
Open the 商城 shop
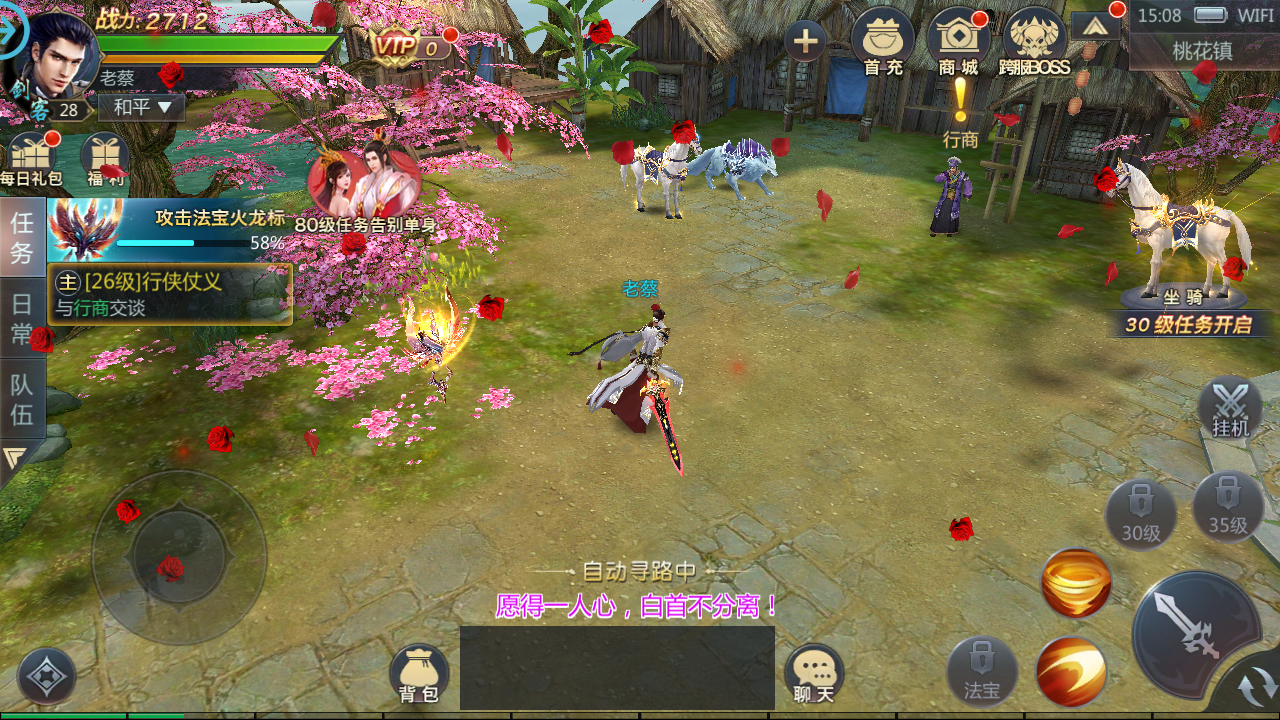[x=958, y=42]
